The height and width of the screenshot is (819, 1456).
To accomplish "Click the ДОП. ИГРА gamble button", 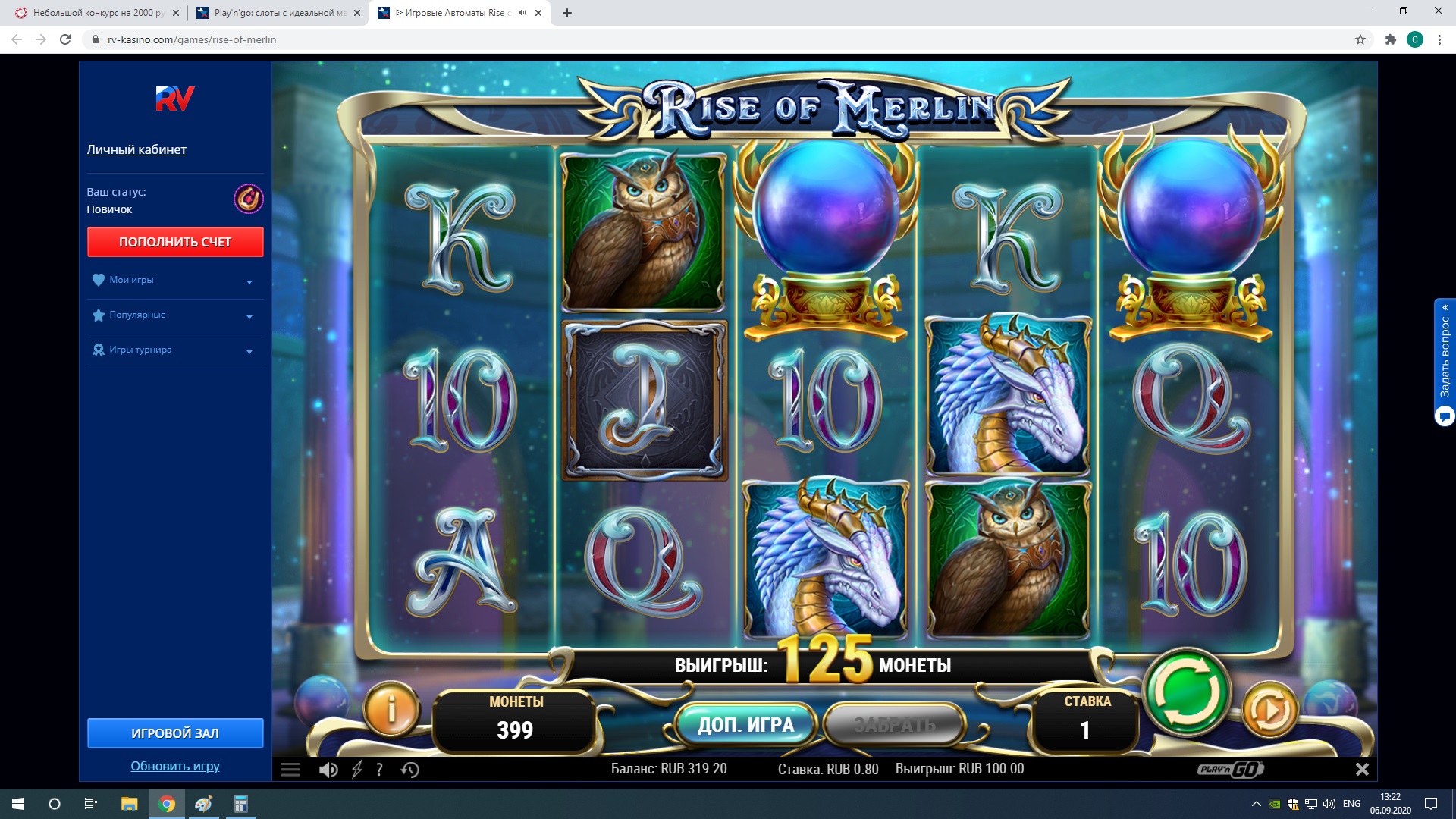I will pos(745,726).
